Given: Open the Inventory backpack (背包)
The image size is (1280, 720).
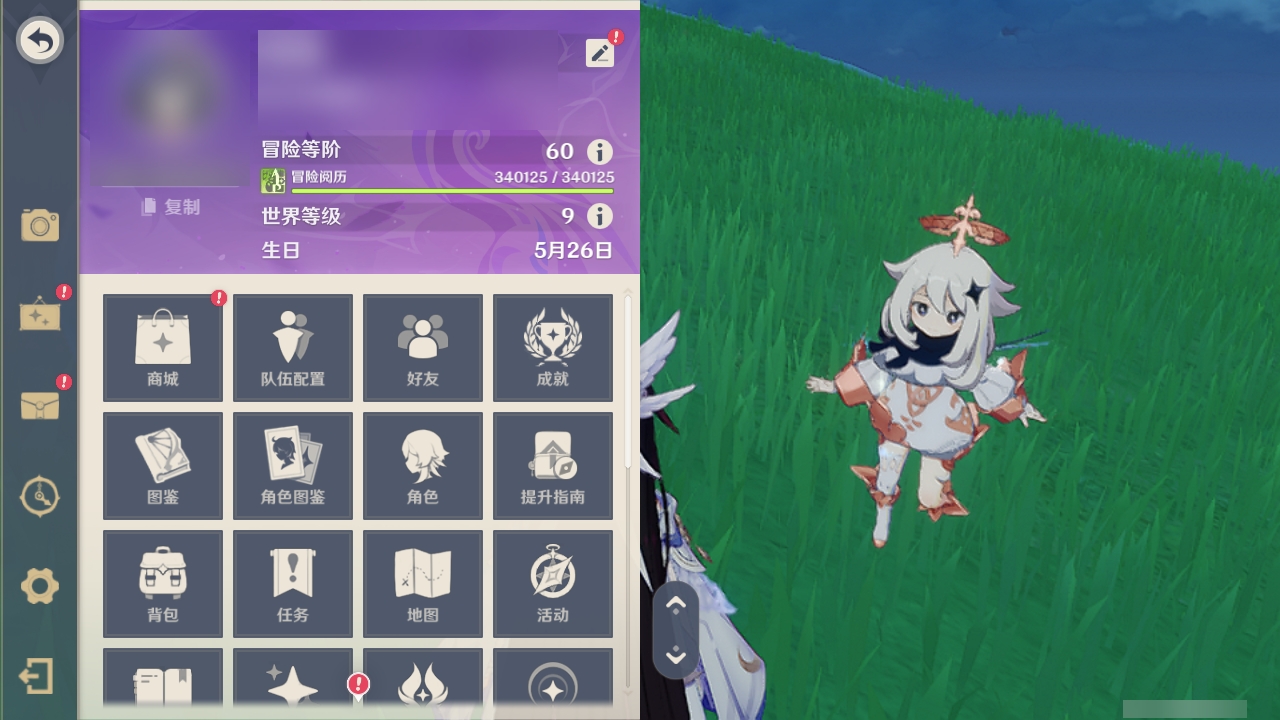Looking at the screenshot, I should click(x=162, y=584).
